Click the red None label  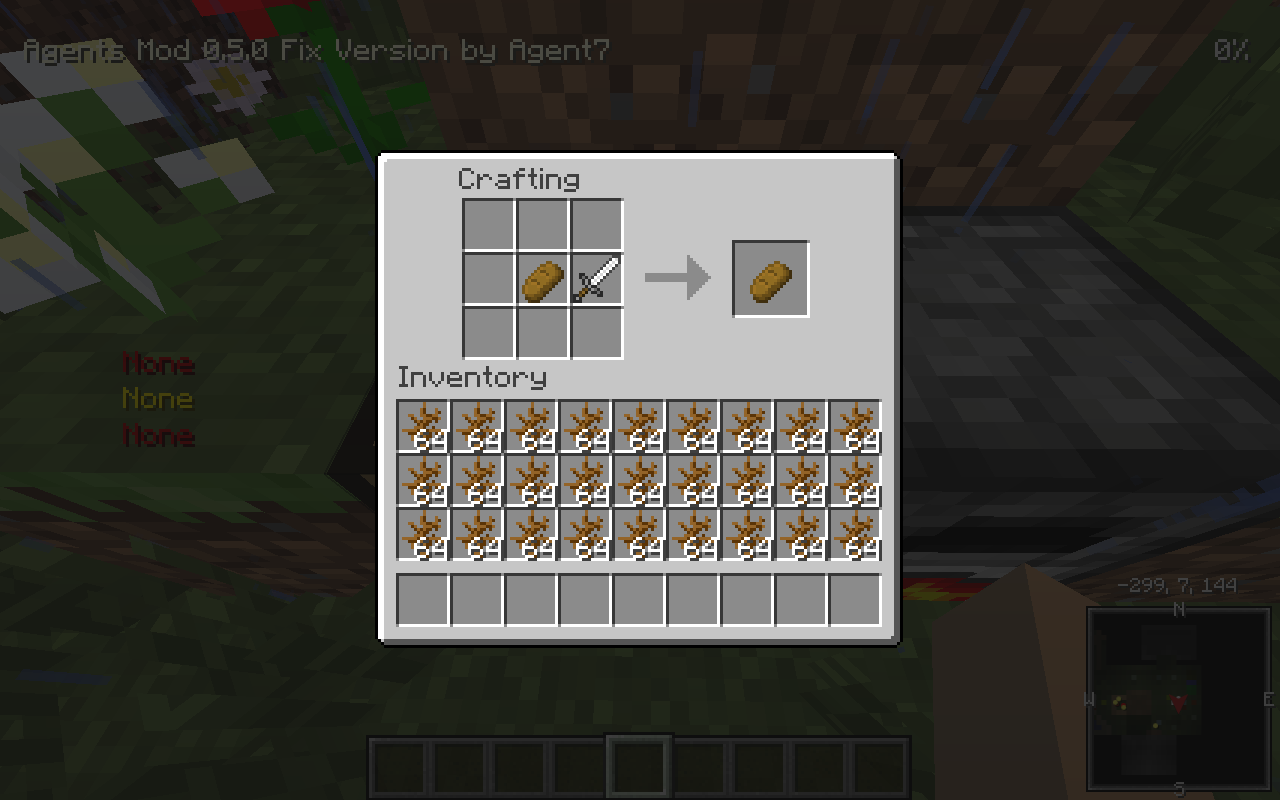tap(158, 363)
